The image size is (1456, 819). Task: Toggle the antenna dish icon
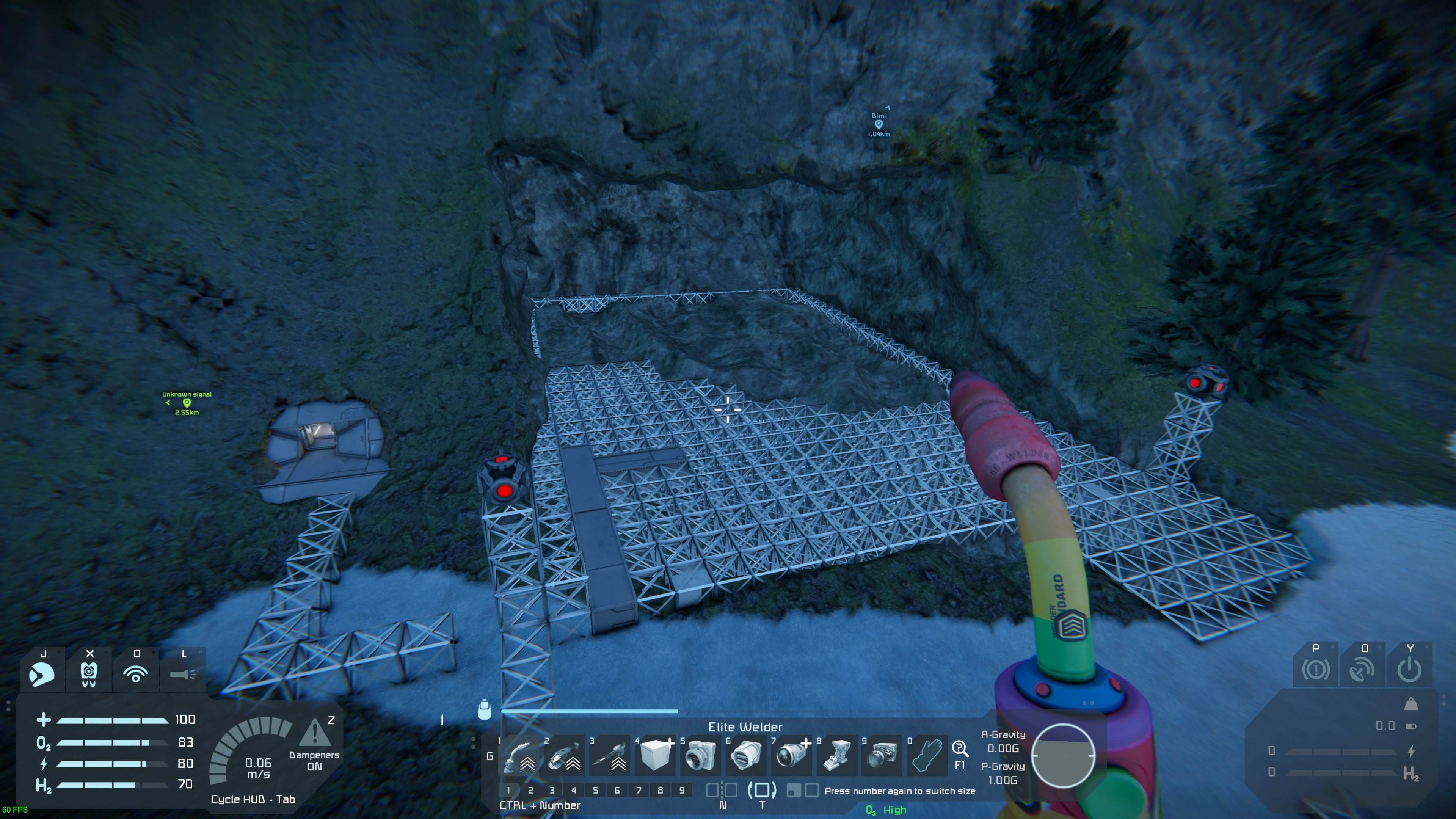pyautogui.click(x=1362, y=670)
